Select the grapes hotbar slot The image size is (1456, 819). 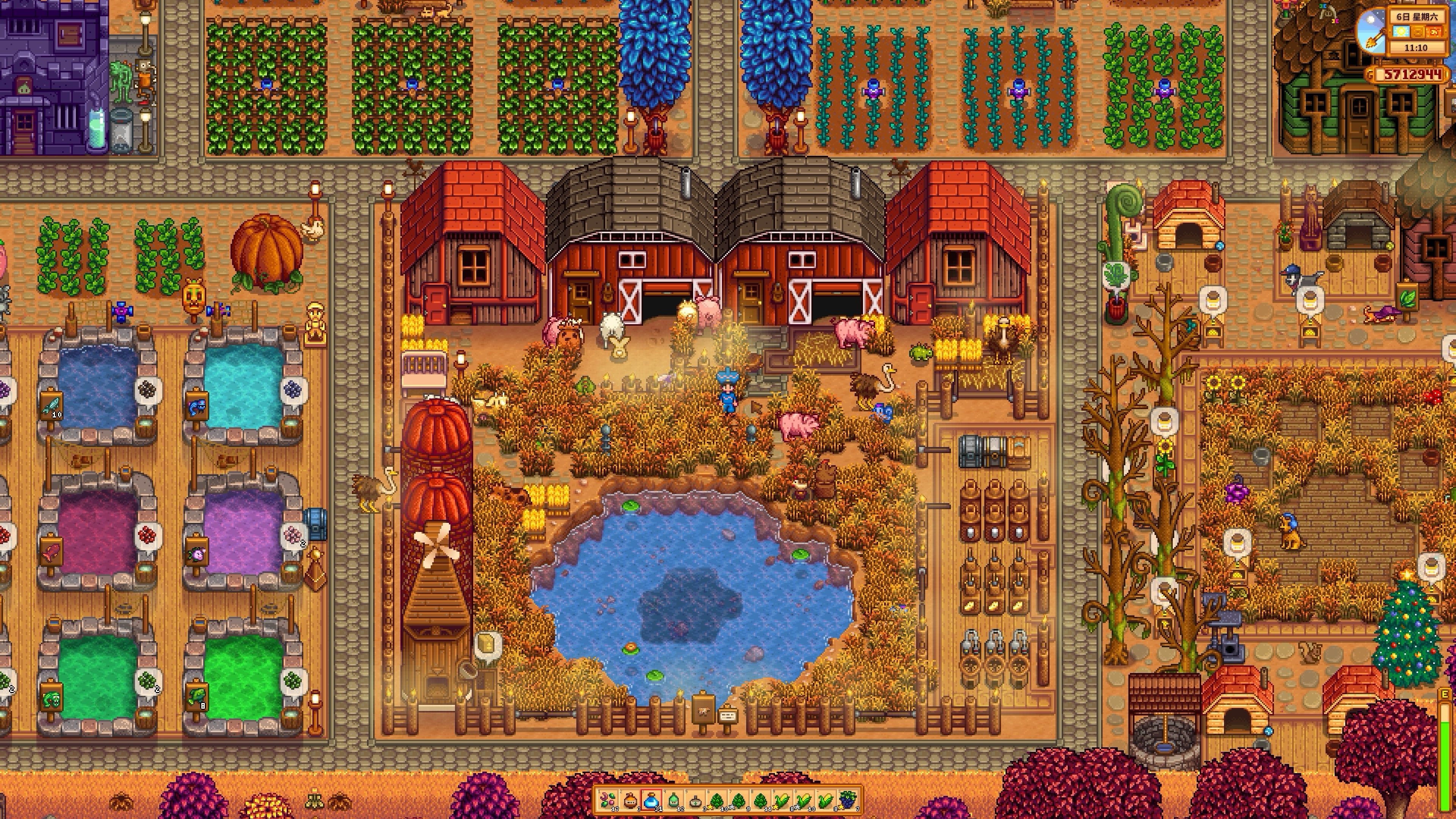[x=848, y=801]
